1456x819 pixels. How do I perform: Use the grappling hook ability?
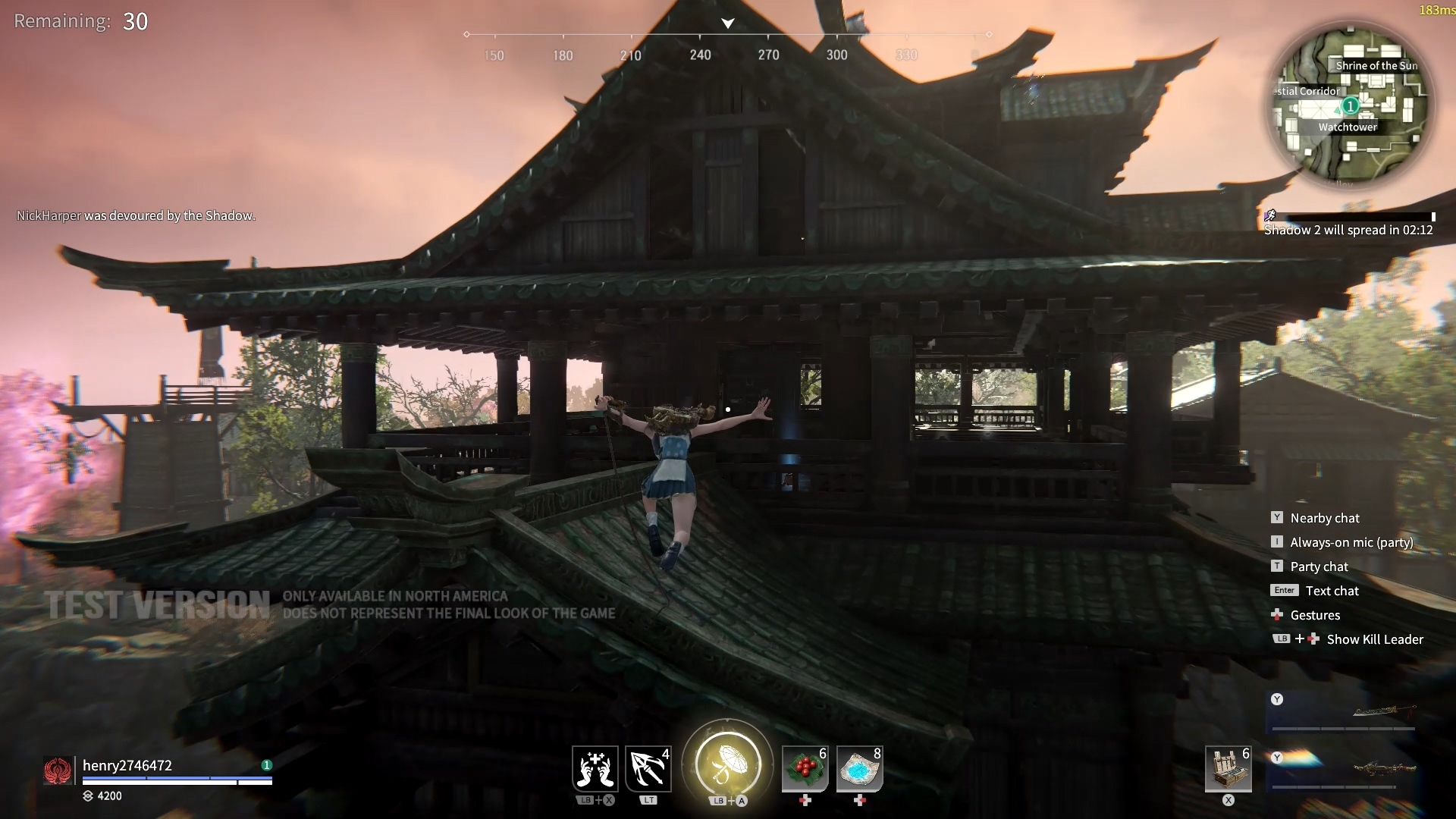[648, 768]
